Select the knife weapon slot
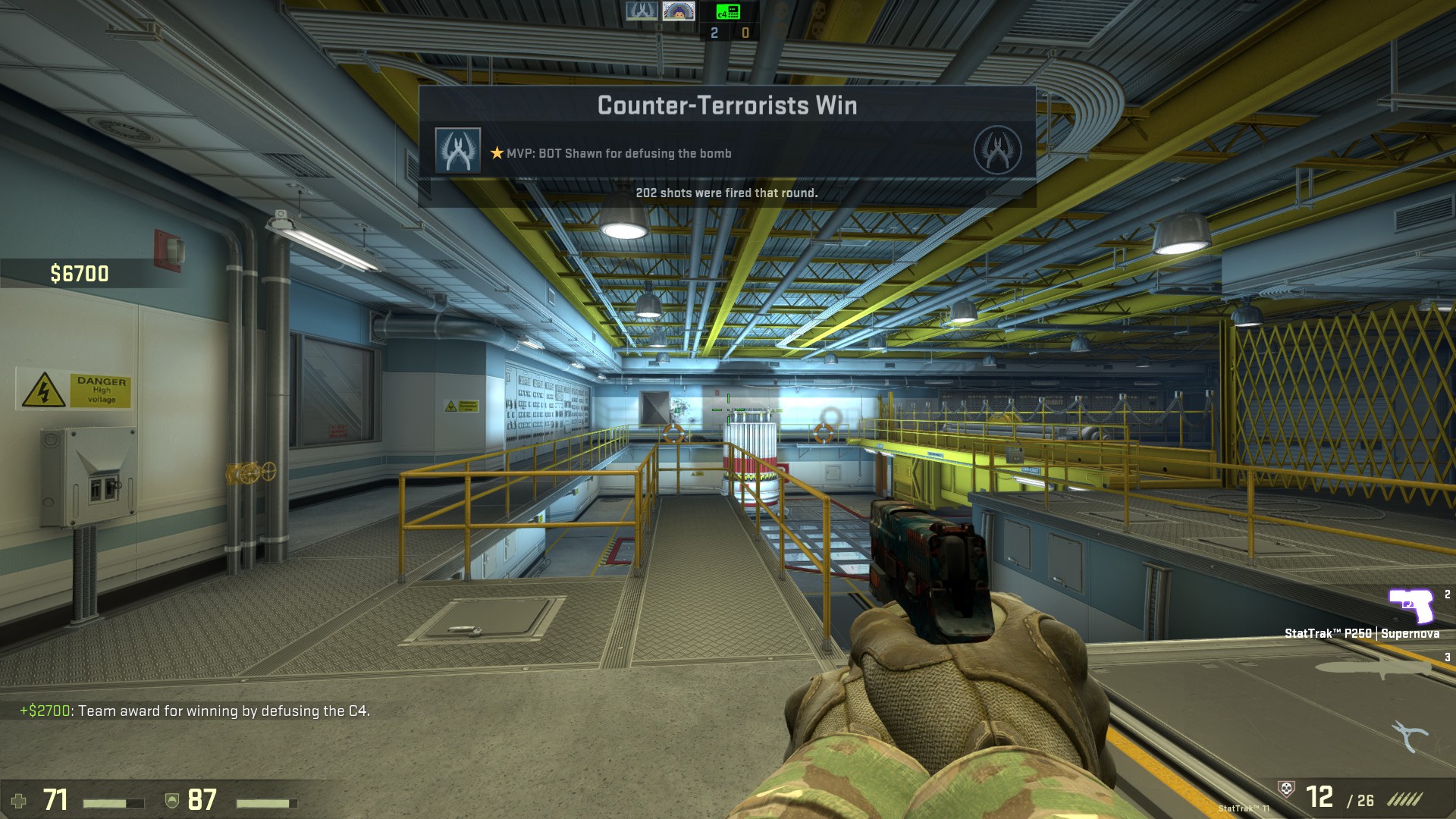 tap(1373, 668)
